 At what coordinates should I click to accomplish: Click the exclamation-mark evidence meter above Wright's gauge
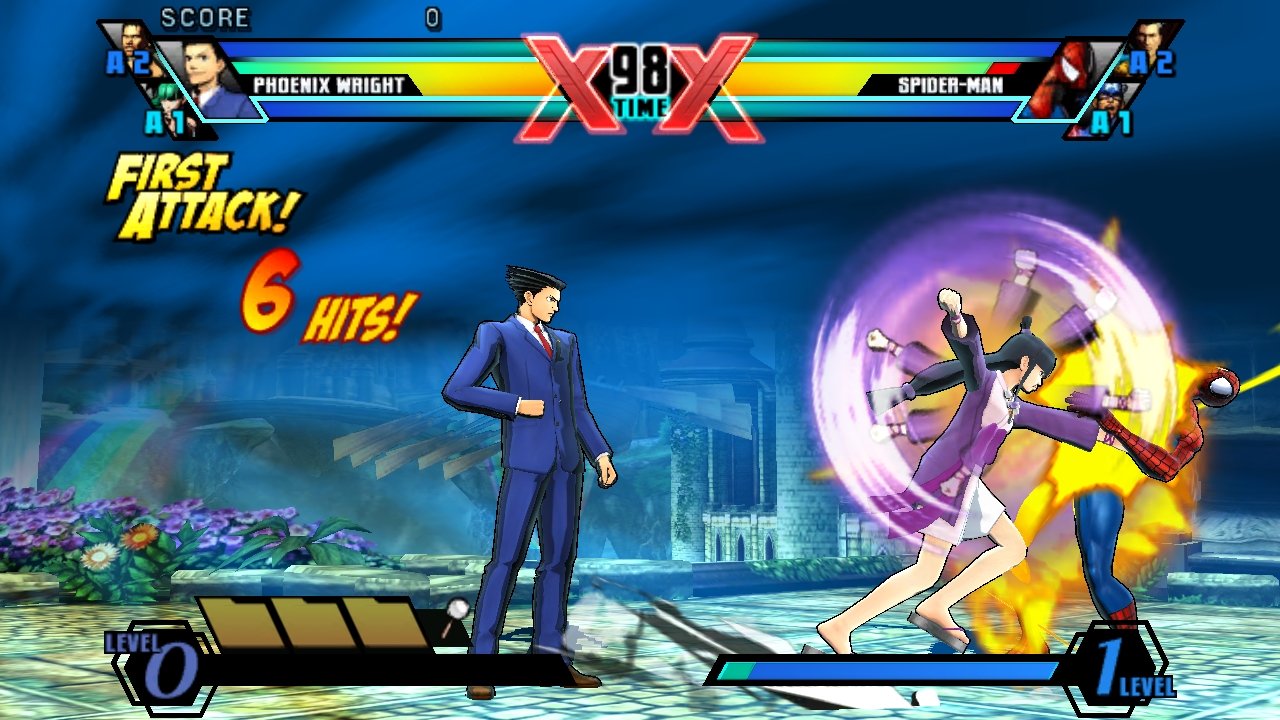click(x=455, y=614)
